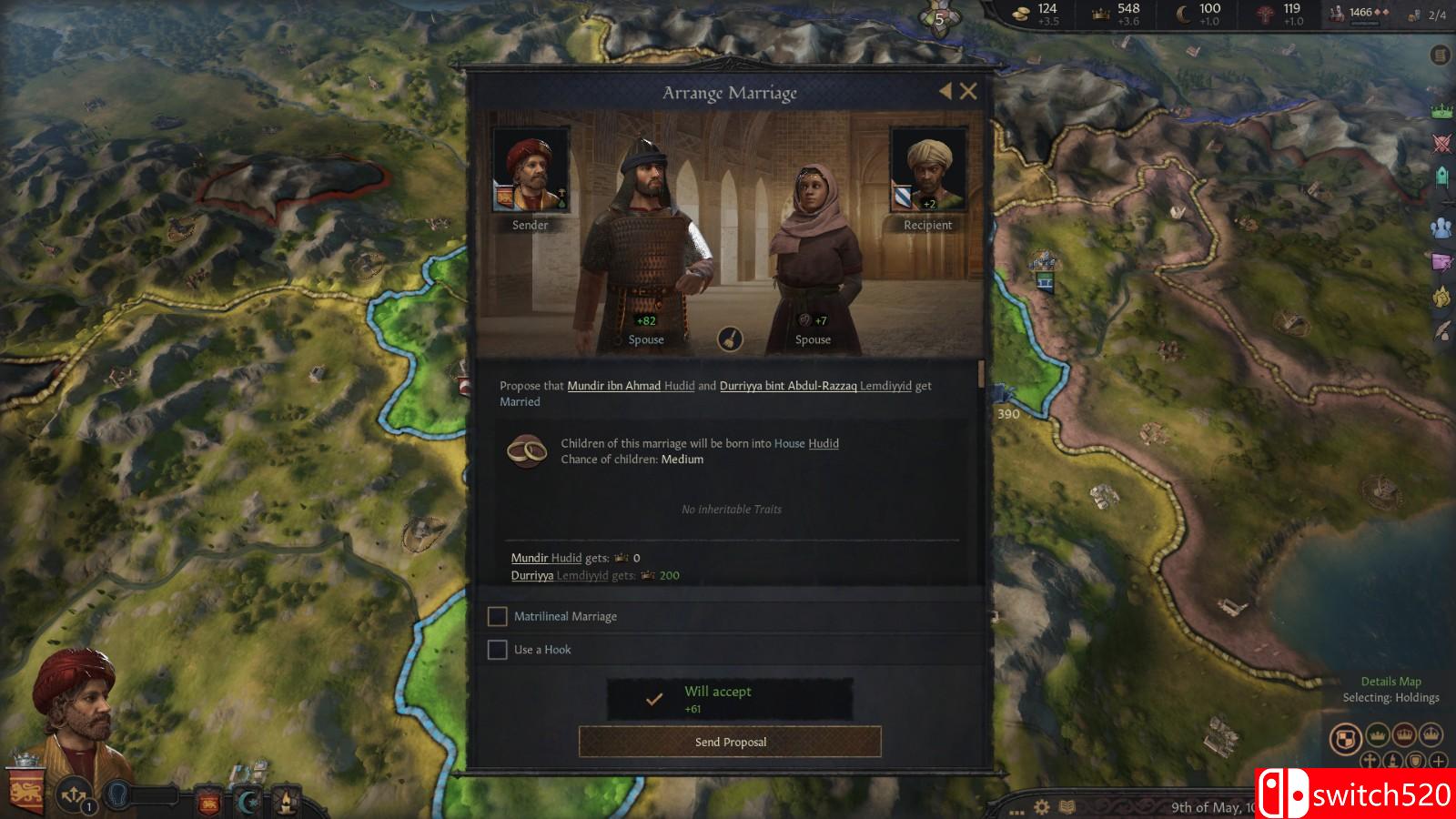Click the ellipsis button left of the gear

tap(1016, 811)
